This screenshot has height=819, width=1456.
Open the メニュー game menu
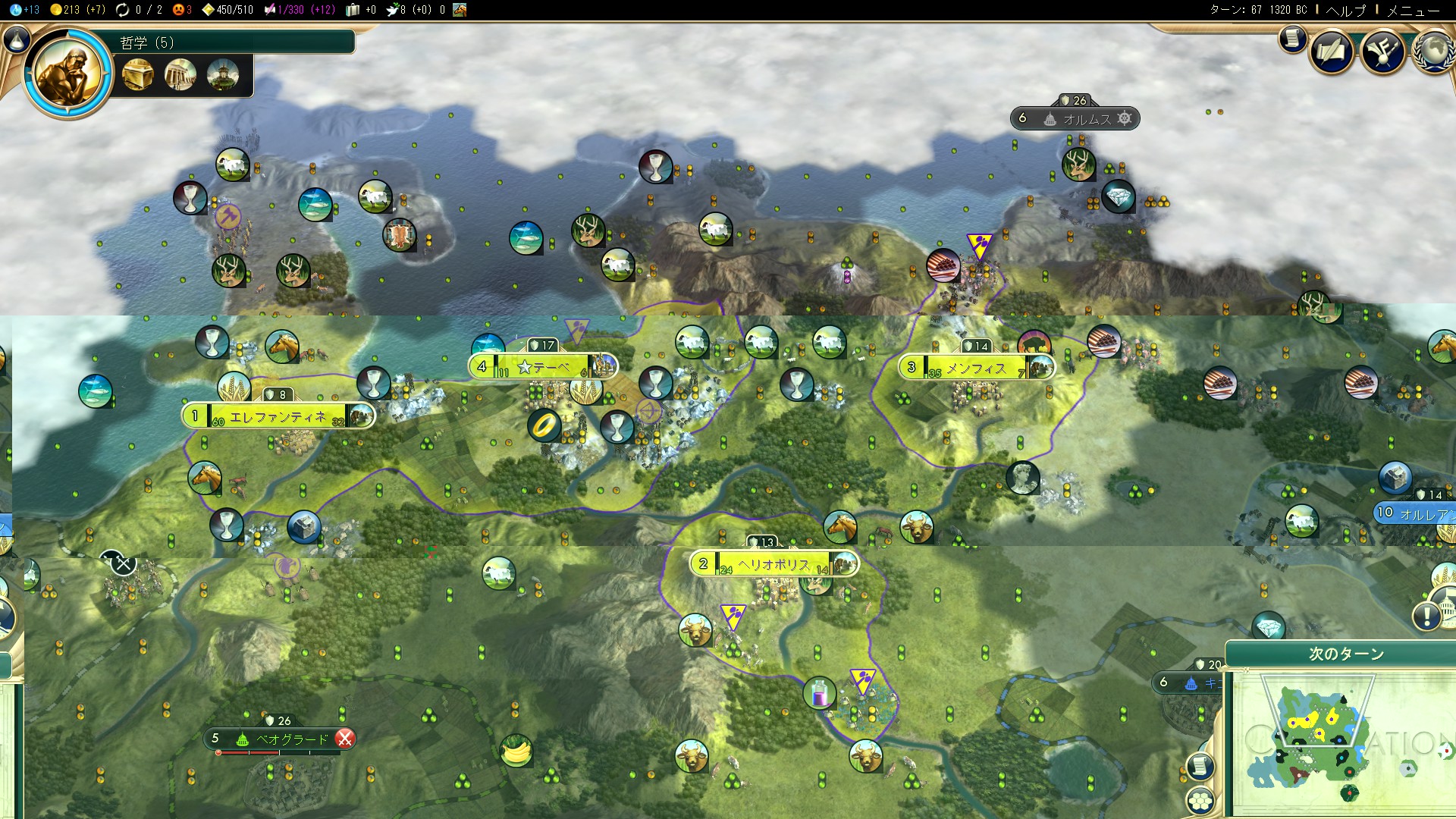pos(1413,10)
